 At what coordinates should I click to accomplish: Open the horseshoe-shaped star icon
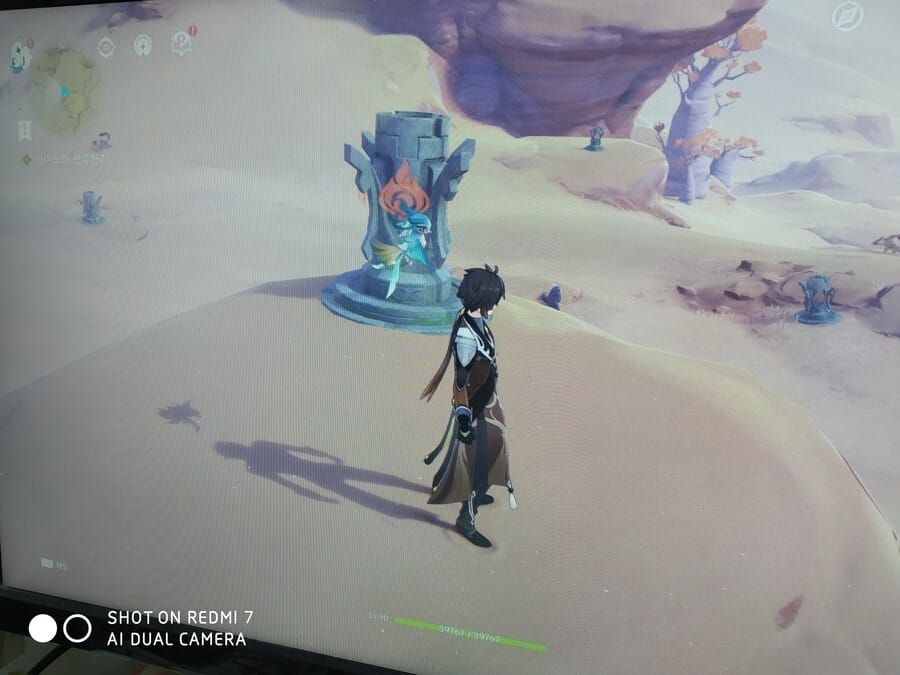(142, 44)
